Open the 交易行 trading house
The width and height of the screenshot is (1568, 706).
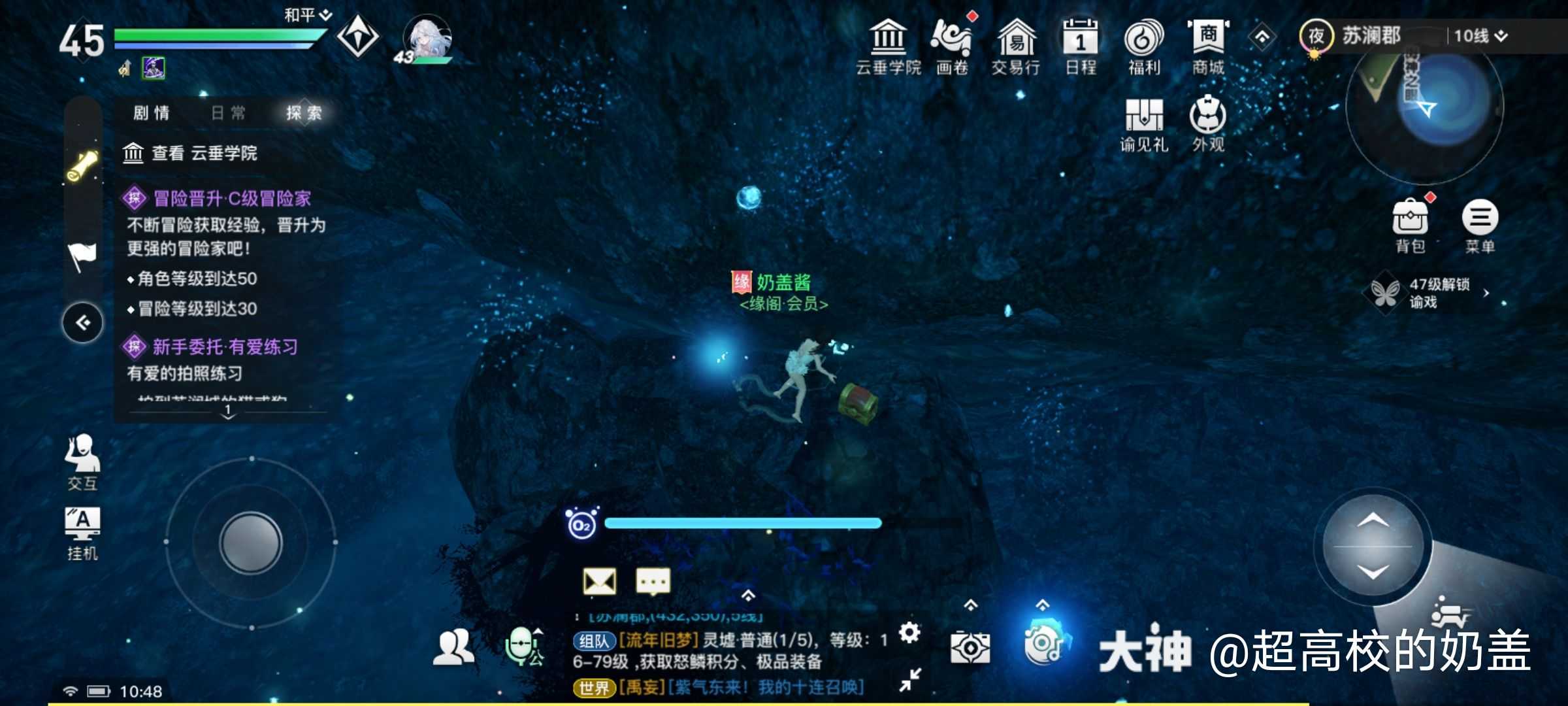[x=1016, y=46]
